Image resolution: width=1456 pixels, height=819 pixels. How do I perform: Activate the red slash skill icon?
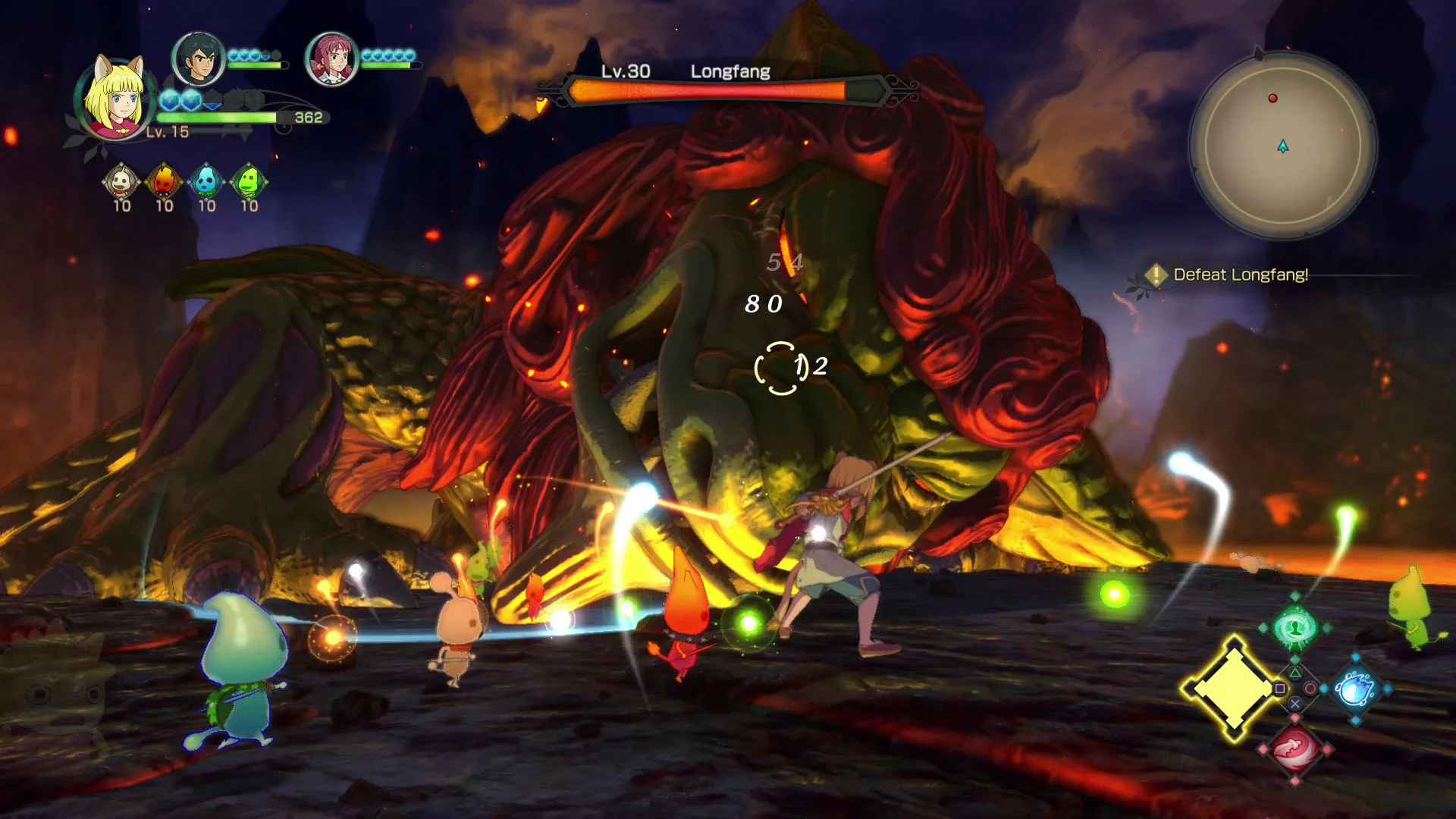[x=1294, y=749]
